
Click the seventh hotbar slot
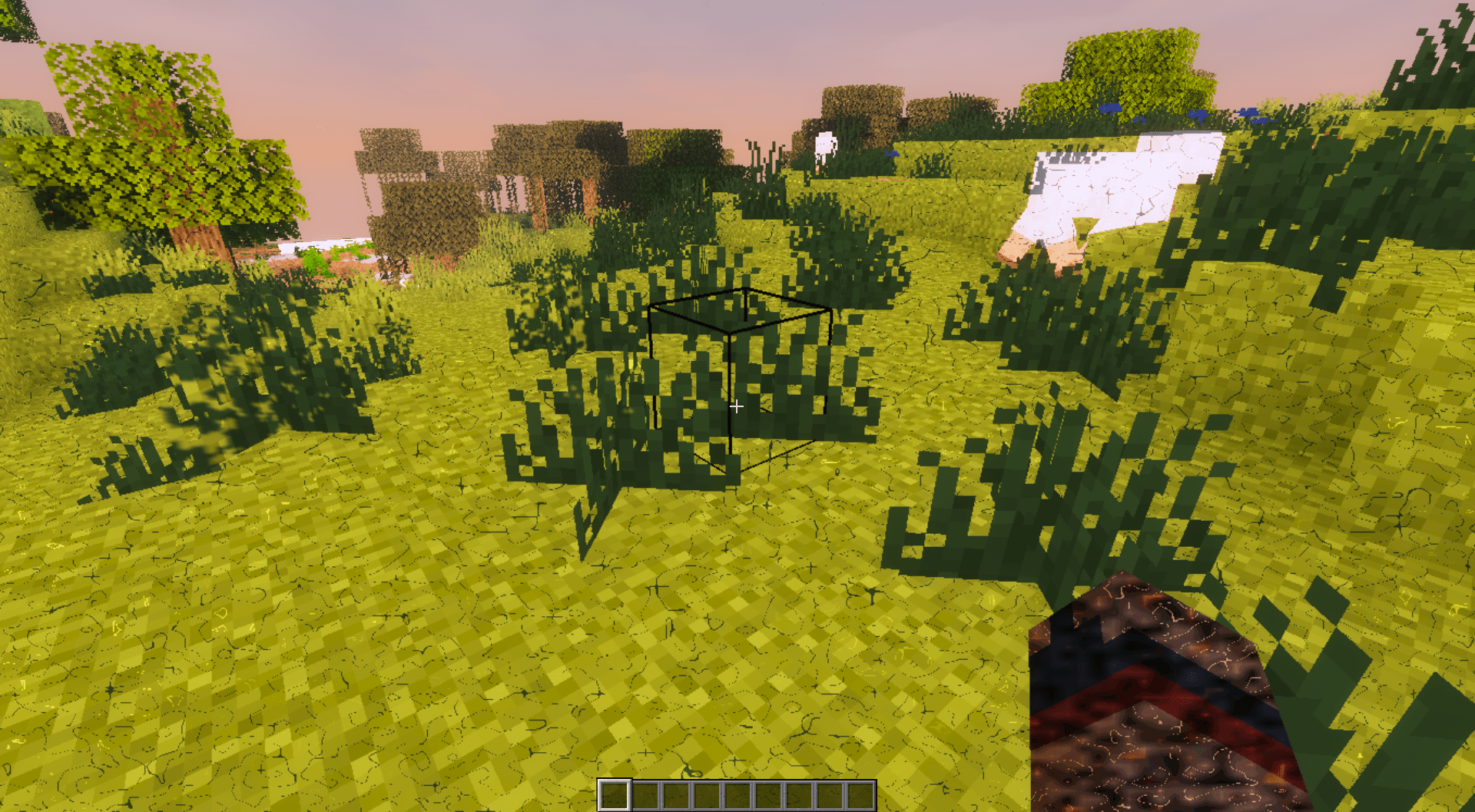coord(799,794)
